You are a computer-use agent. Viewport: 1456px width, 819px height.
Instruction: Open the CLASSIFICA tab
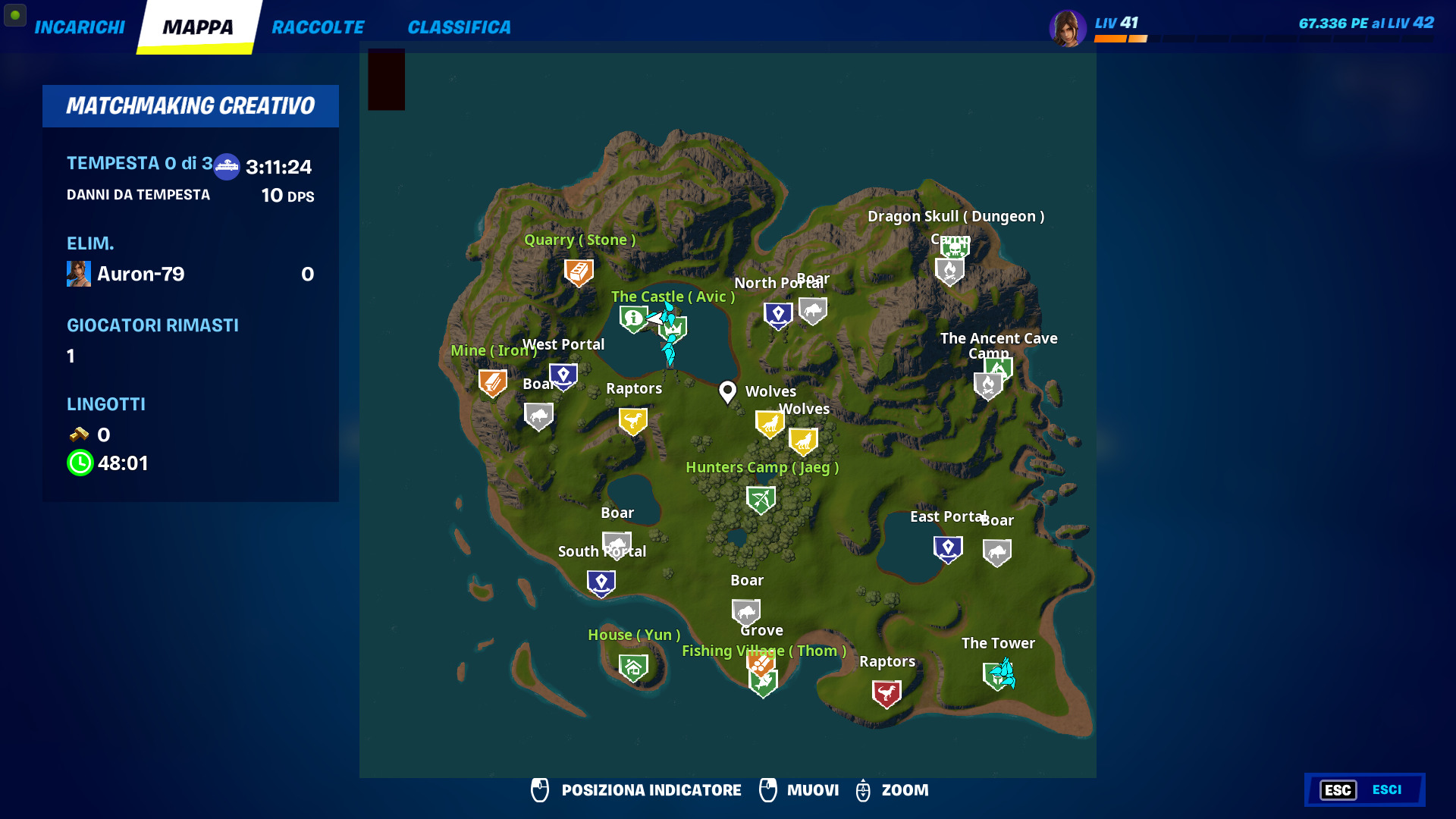point(458,27)
